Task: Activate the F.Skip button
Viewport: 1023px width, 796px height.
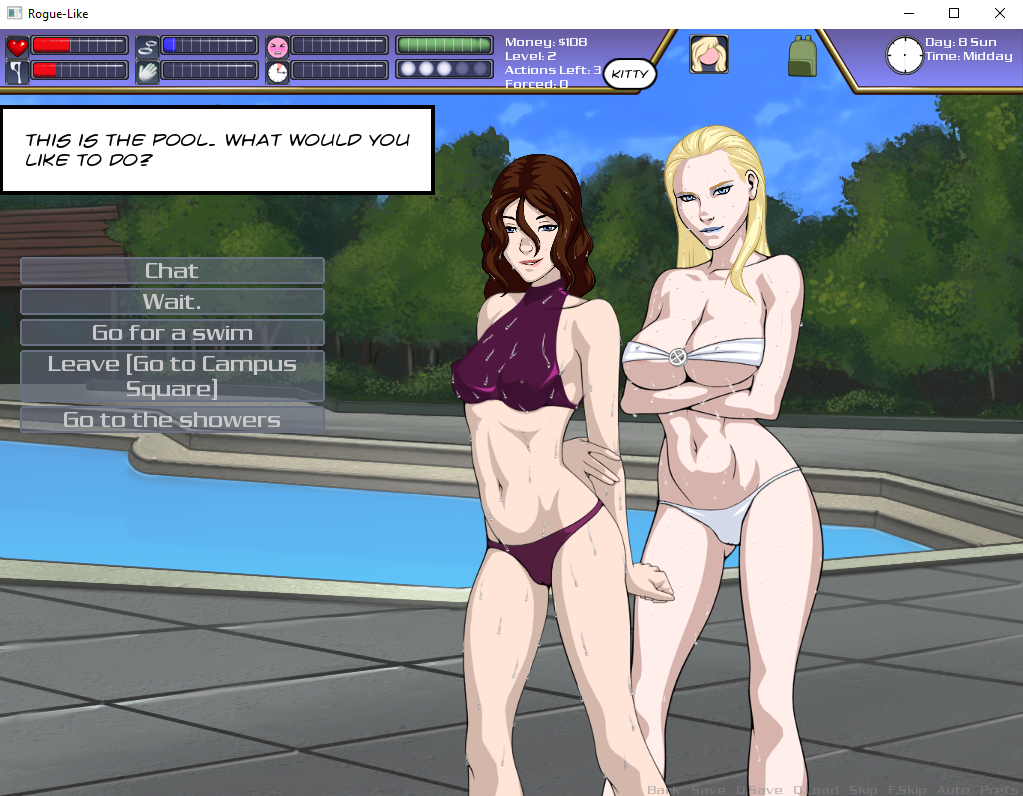Action: [907, 790]
